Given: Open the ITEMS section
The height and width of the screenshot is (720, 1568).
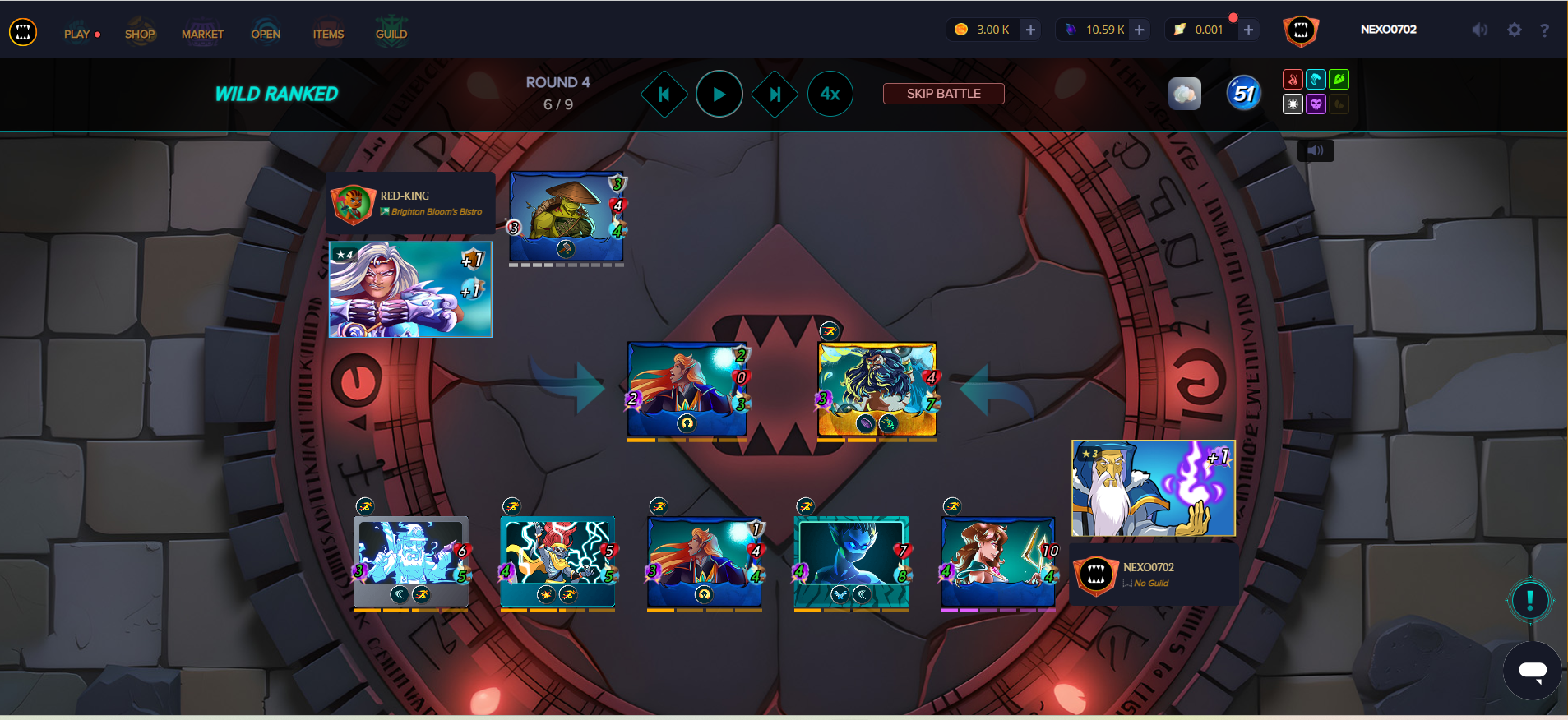Looking at the screenshot, I should [328, 34].
